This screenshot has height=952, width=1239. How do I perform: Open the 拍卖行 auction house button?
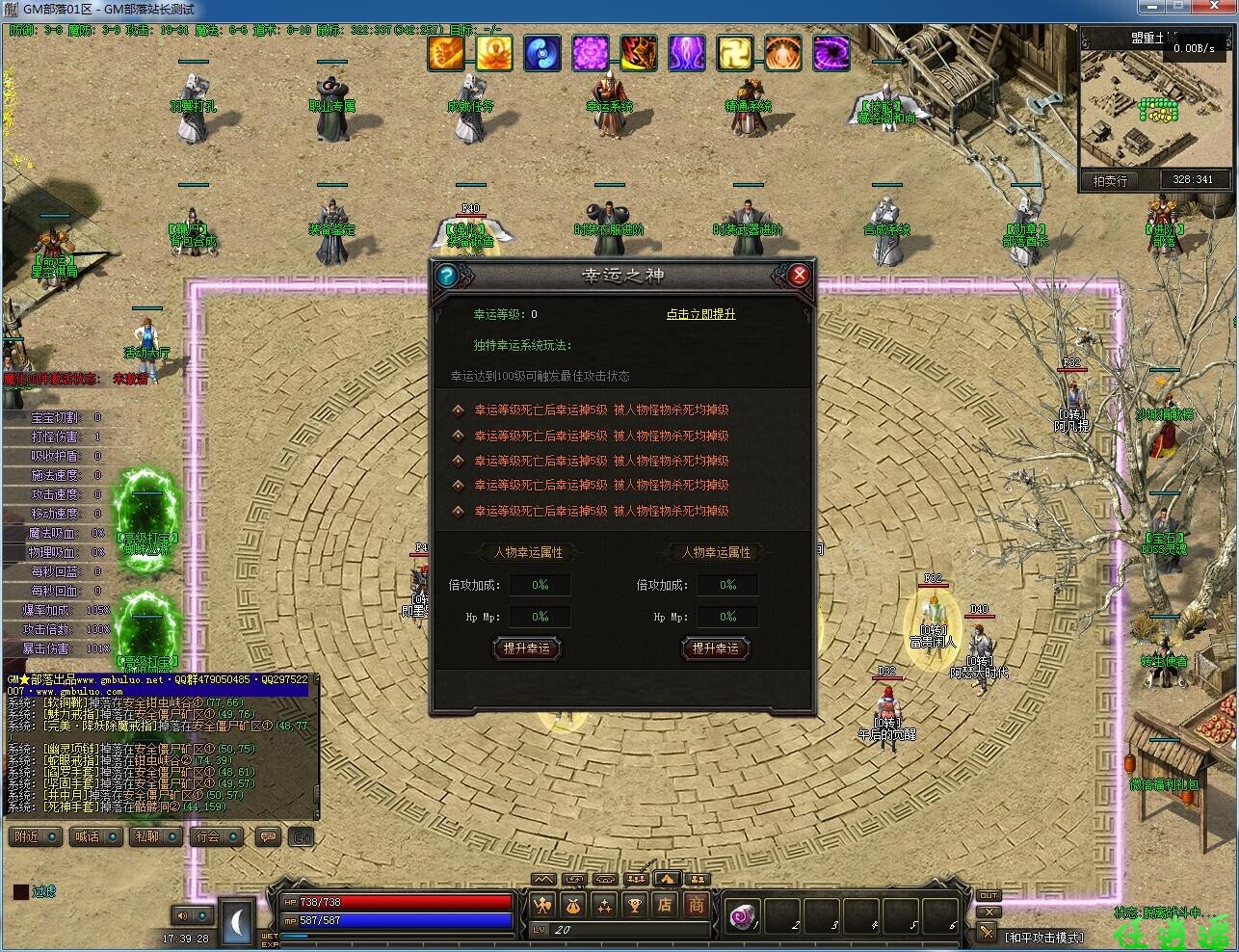coord(1110,180)
